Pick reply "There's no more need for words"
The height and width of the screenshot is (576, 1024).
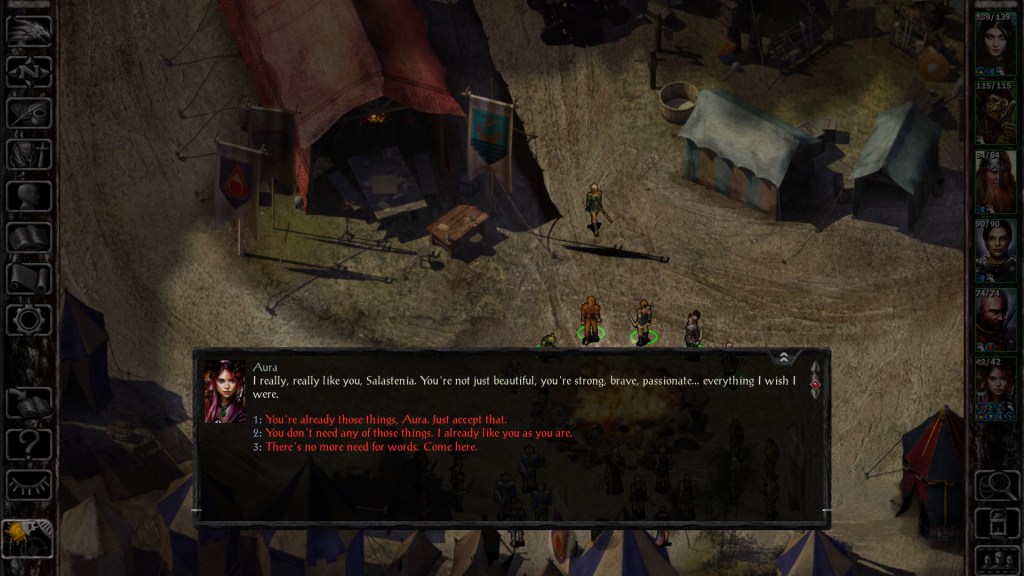[371, 446]
